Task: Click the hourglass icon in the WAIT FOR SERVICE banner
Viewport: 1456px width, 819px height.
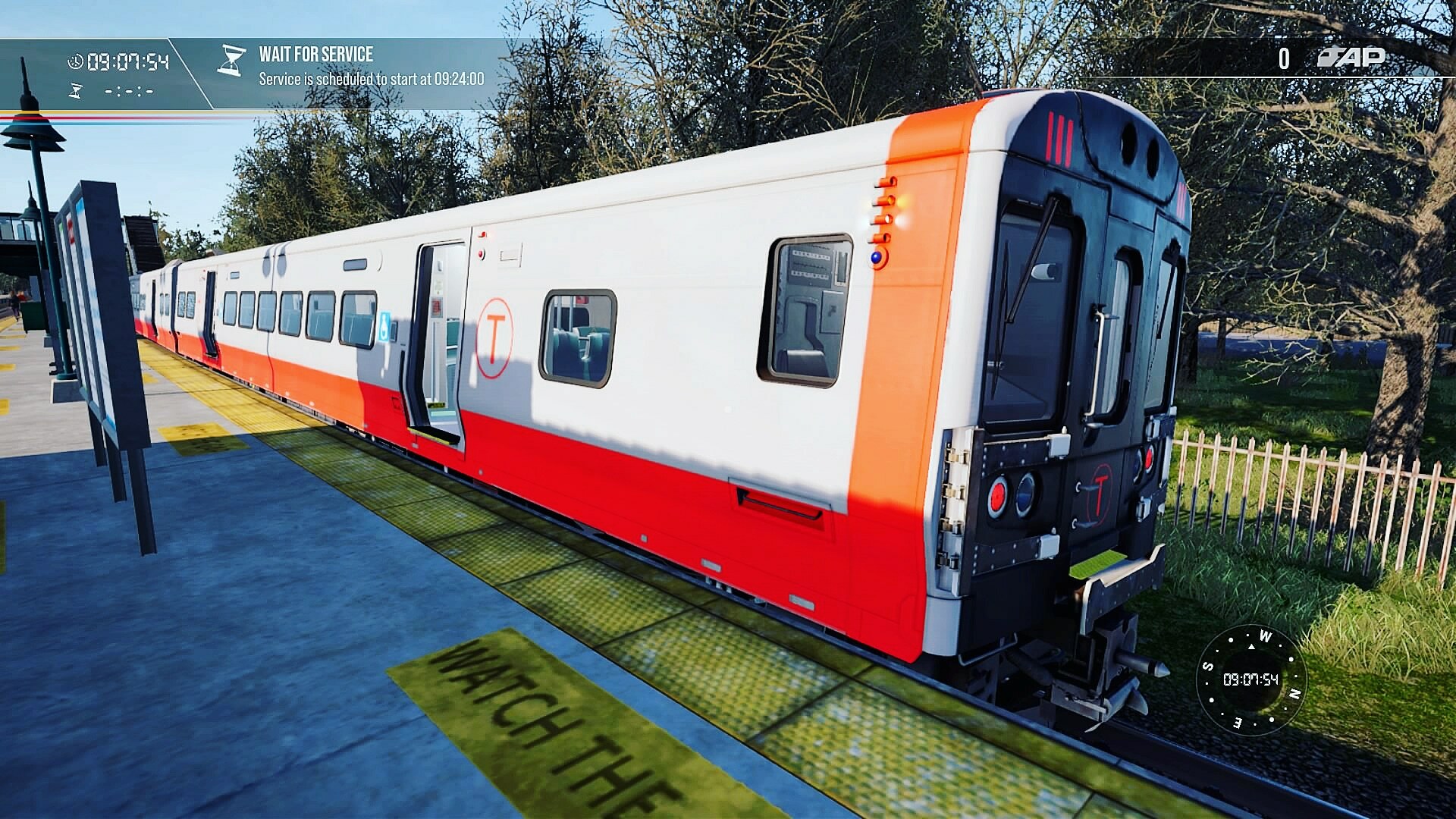Action: (232, 61)
